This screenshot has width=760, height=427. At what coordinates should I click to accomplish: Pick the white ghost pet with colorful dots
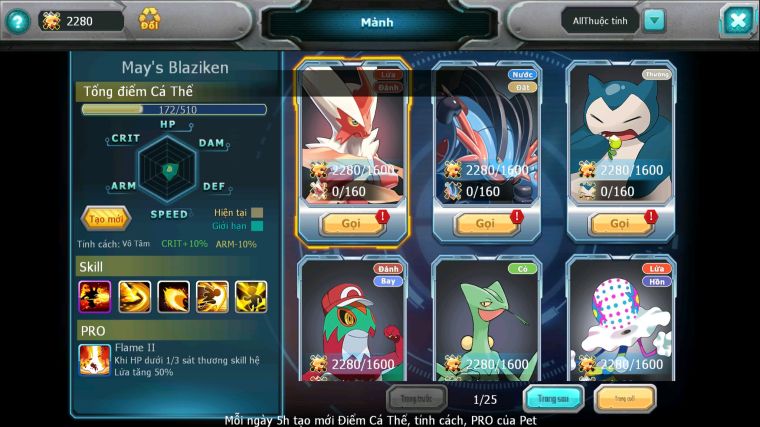click(620, 320)
